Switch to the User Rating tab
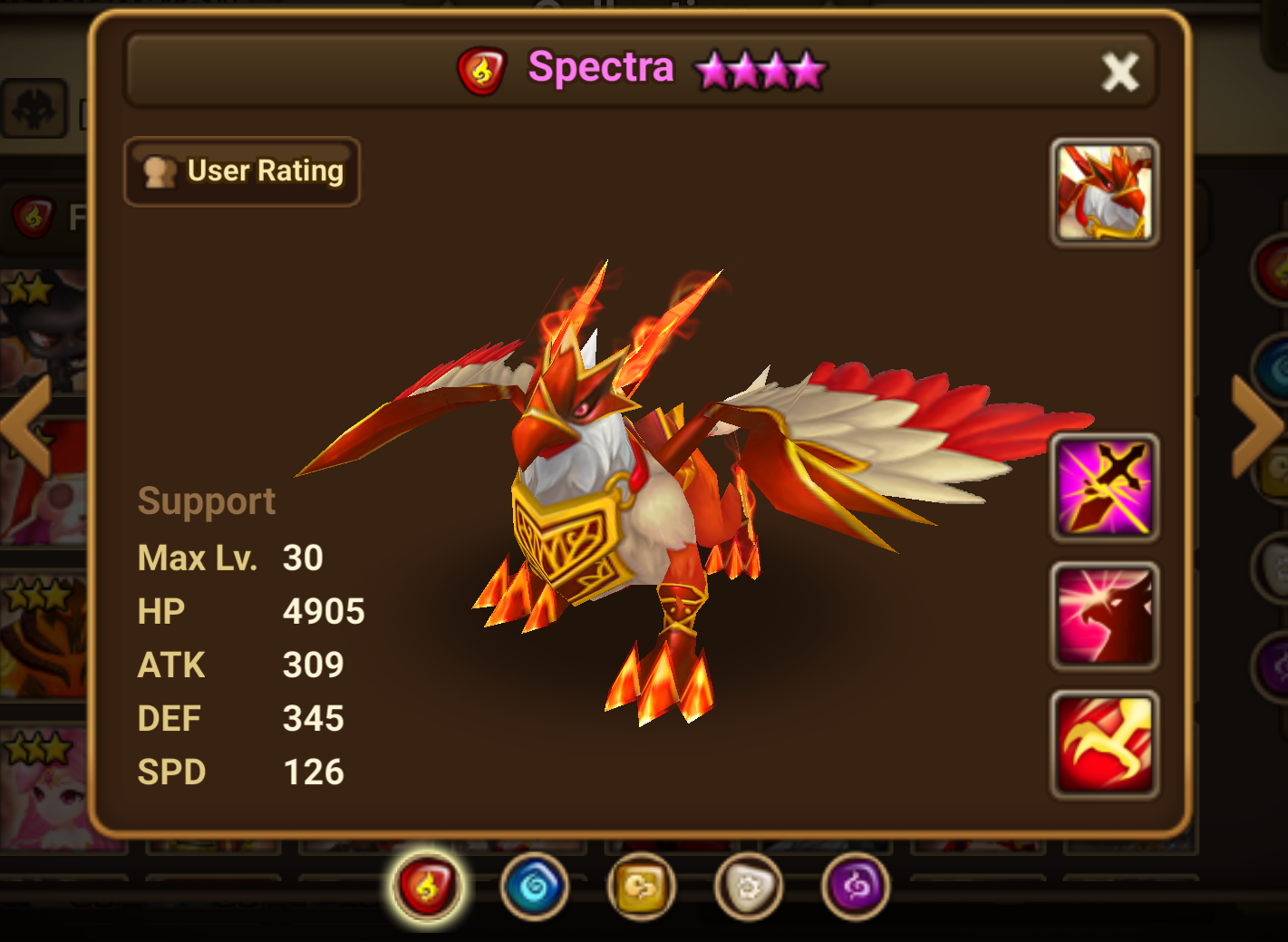1288x942 pixels. pos(242,170)
